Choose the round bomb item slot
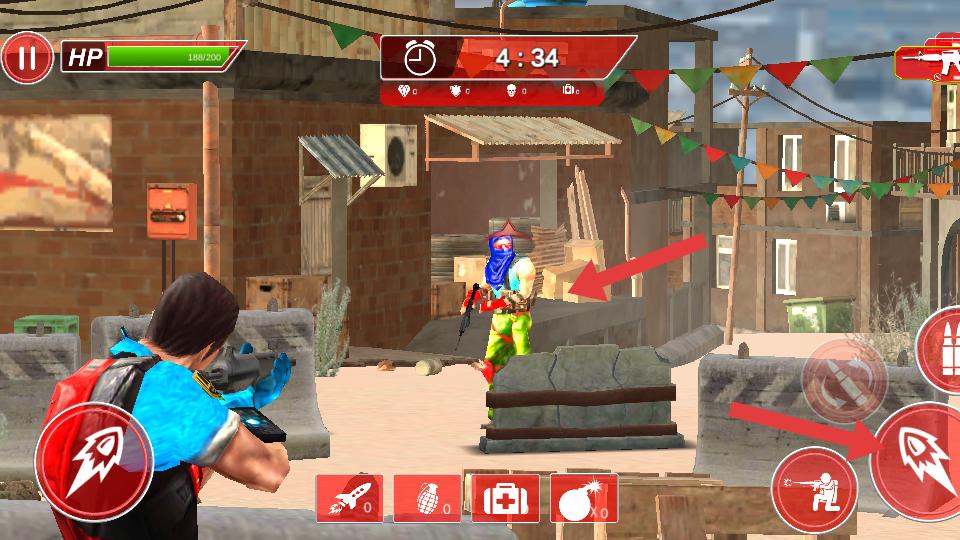The image size is (960, 540). (583, 498)
